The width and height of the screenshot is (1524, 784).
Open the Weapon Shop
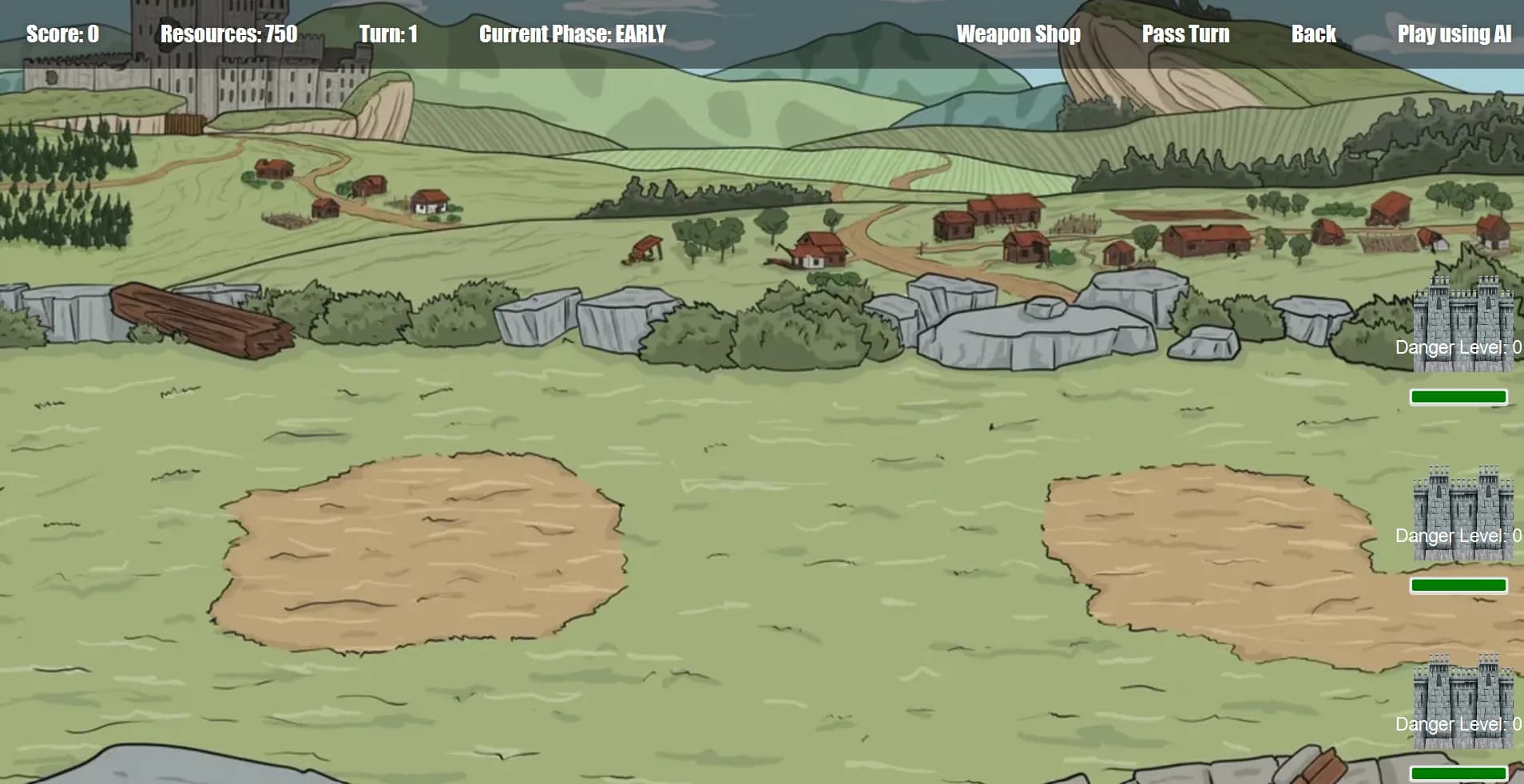1018,34
